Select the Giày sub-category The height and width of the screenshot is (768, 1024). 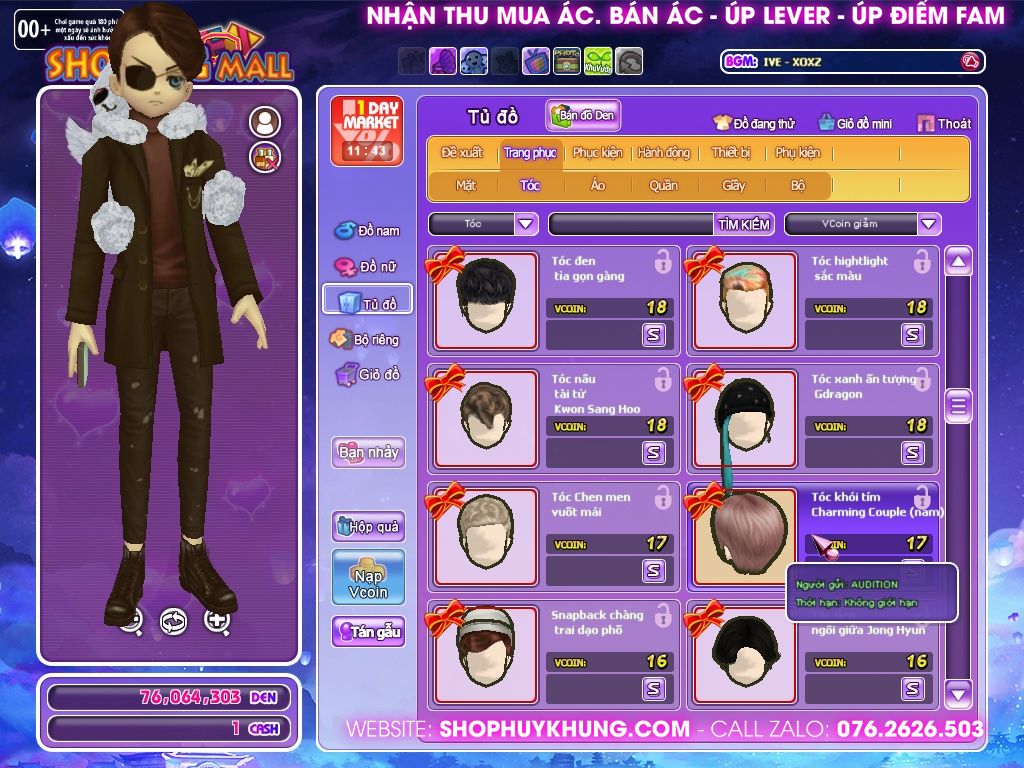(733, 185)
